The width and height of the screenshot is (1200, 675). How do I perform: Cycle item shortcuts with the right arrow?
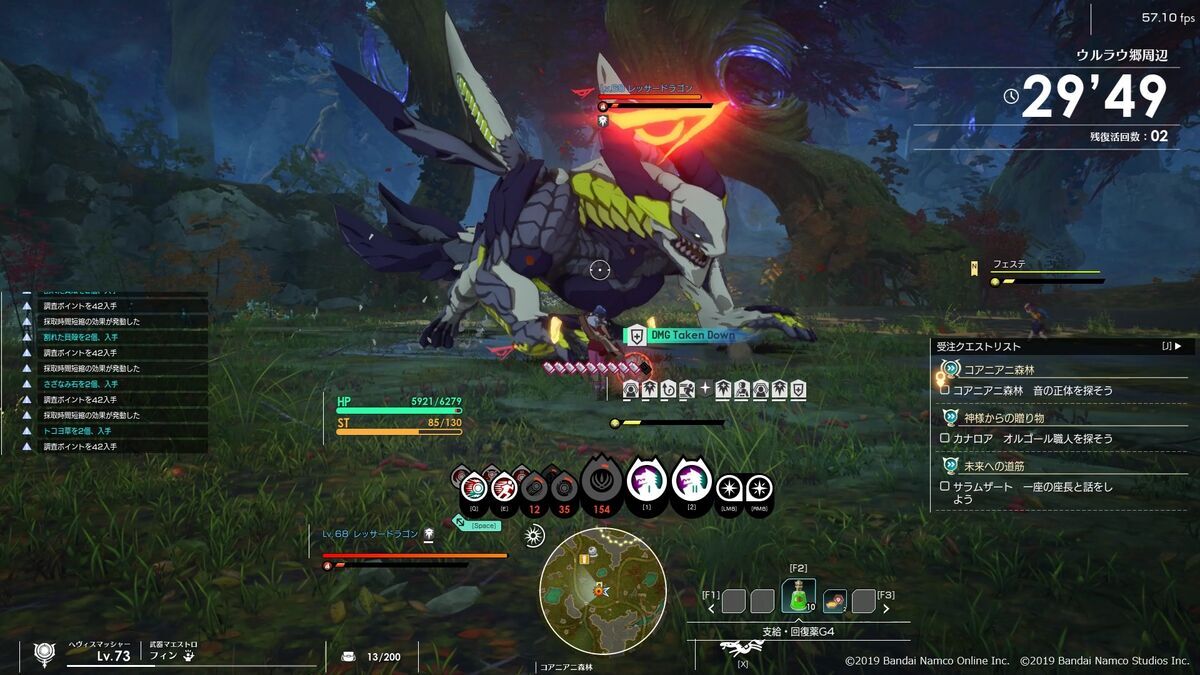tap(886, 606)
